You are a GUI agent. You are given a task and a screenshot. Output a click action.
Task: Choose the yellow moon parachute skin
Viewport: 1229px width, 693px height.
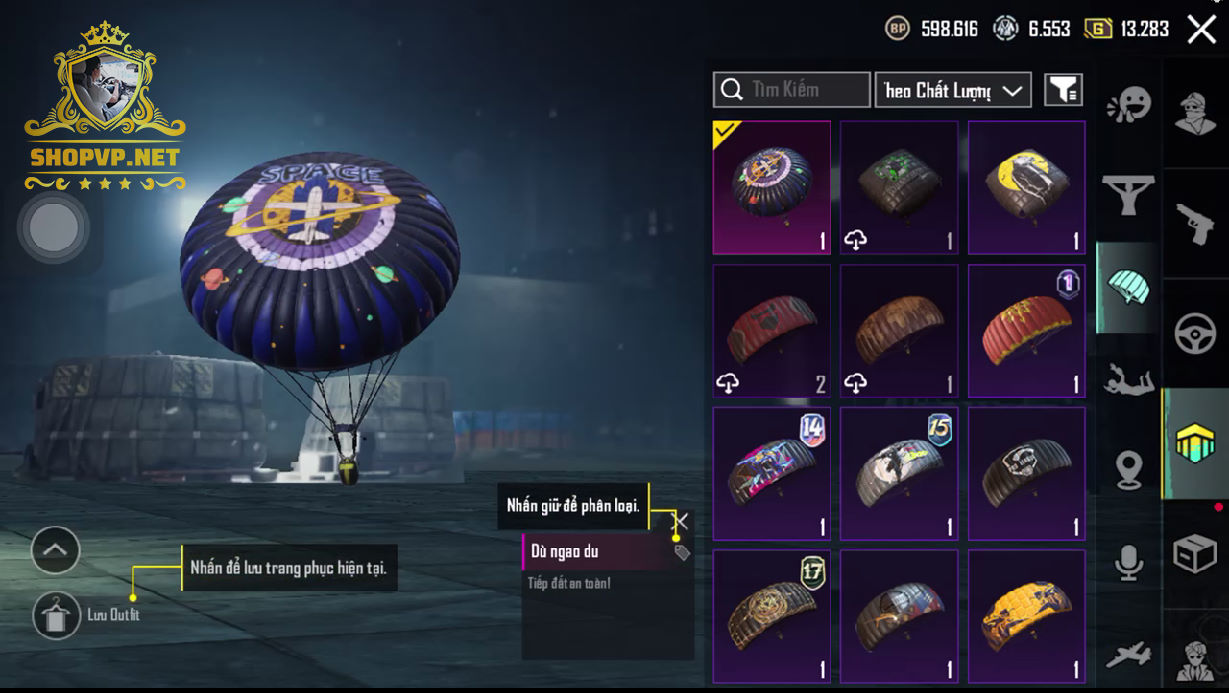[1026, 187]
